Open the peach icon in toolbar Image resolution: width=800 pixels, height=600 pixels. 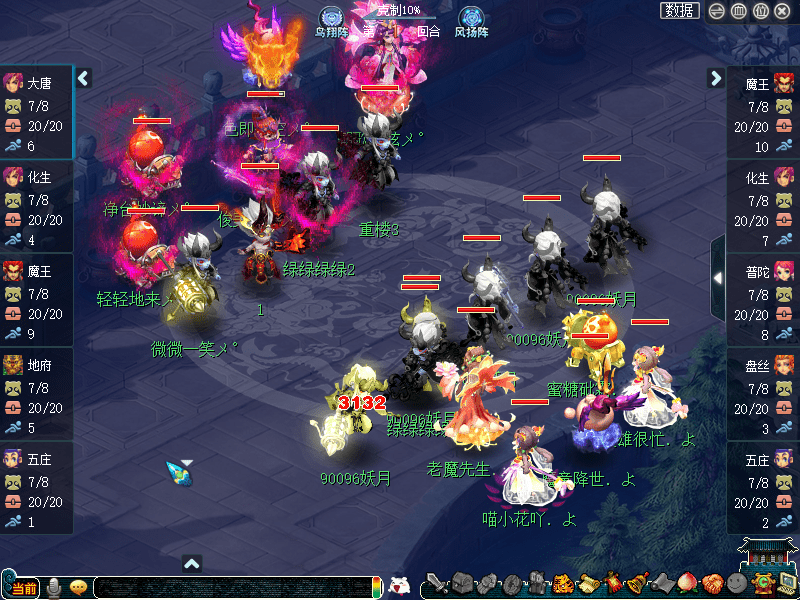[687, 584]
